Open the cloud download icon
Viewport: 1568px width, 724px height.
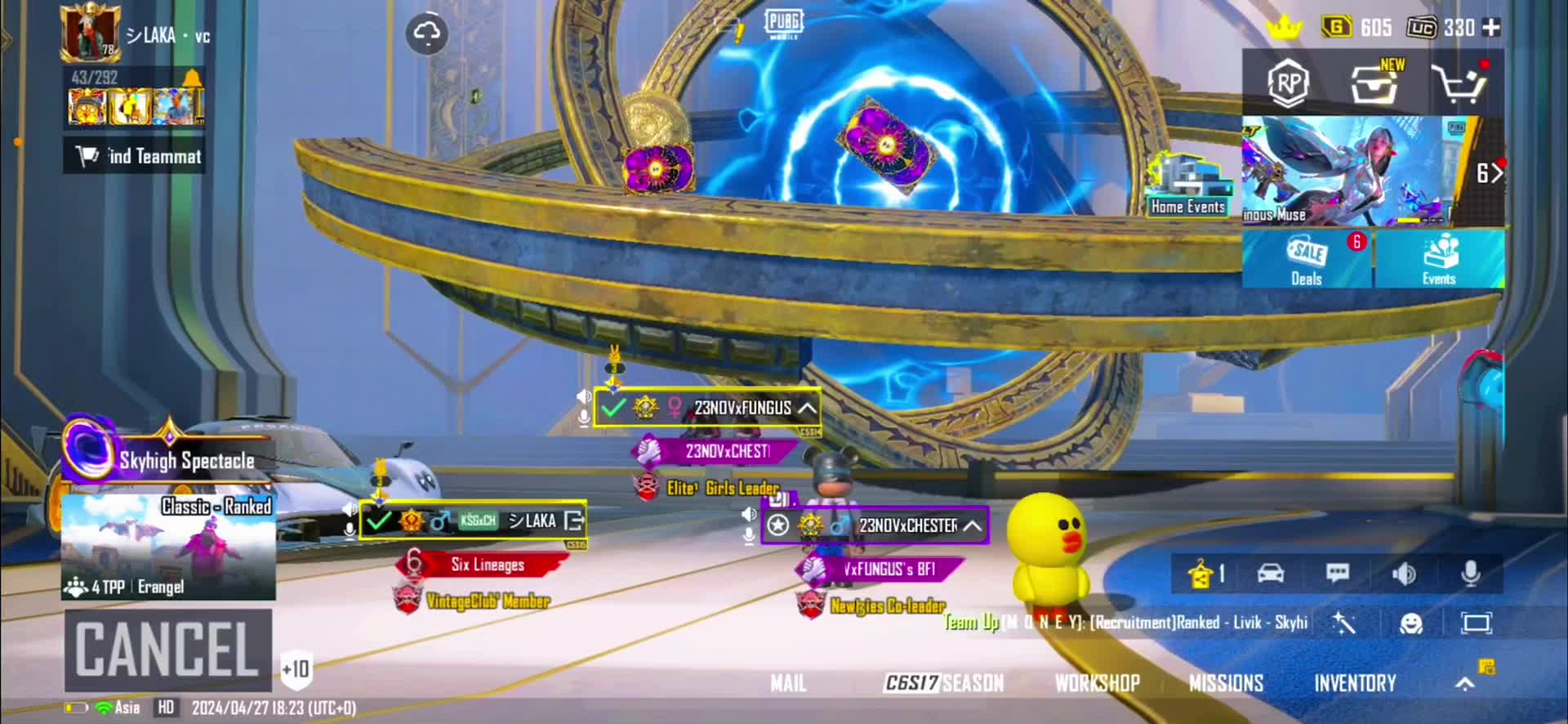point(426,33)
